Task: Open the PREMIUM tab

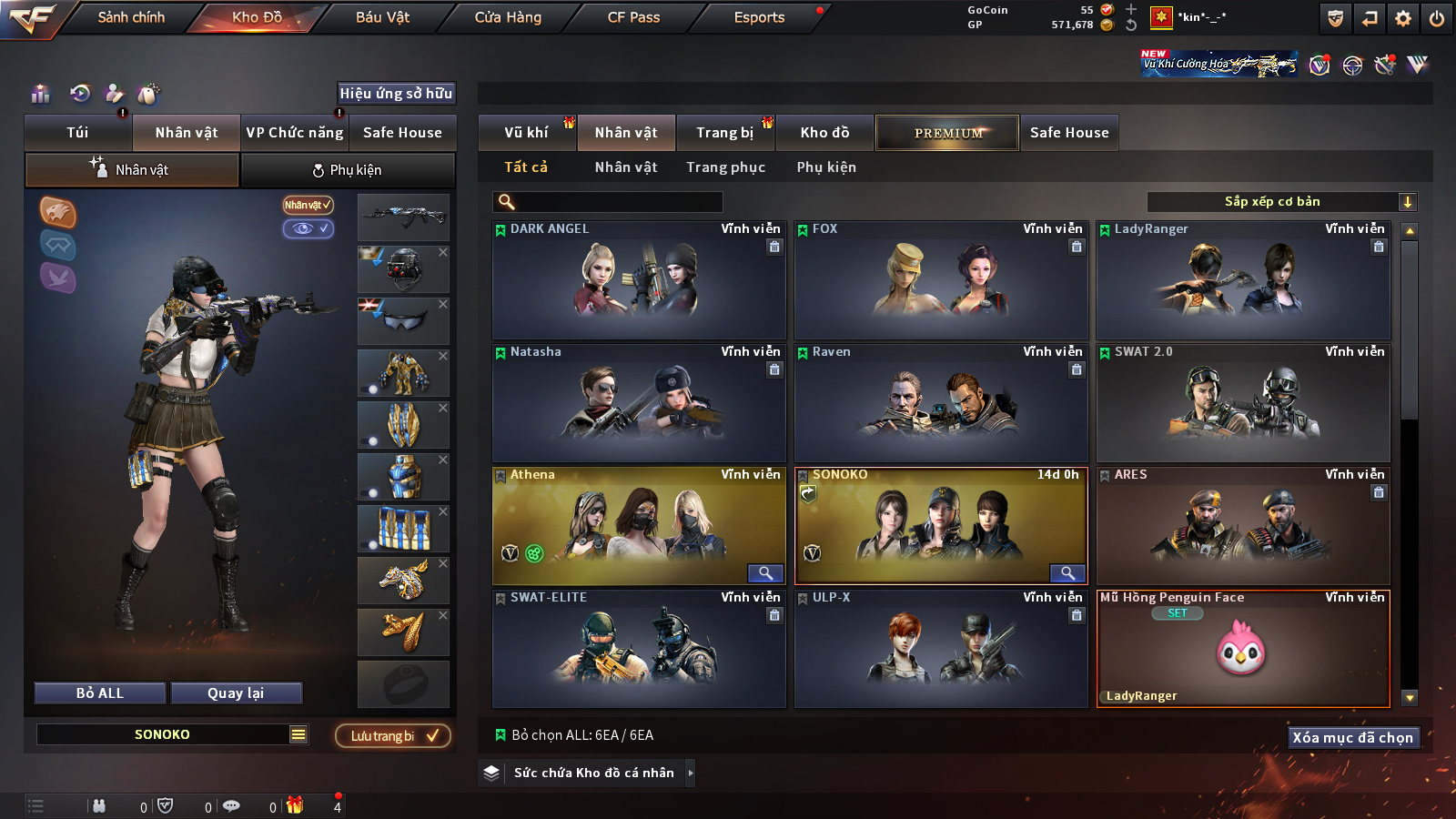Action: coord(947,133)
